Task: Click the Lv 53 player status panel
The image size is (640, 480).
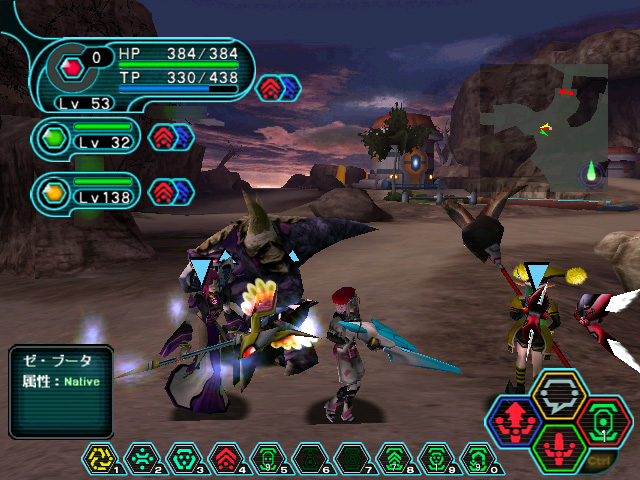Action: [x=140, y=75]
